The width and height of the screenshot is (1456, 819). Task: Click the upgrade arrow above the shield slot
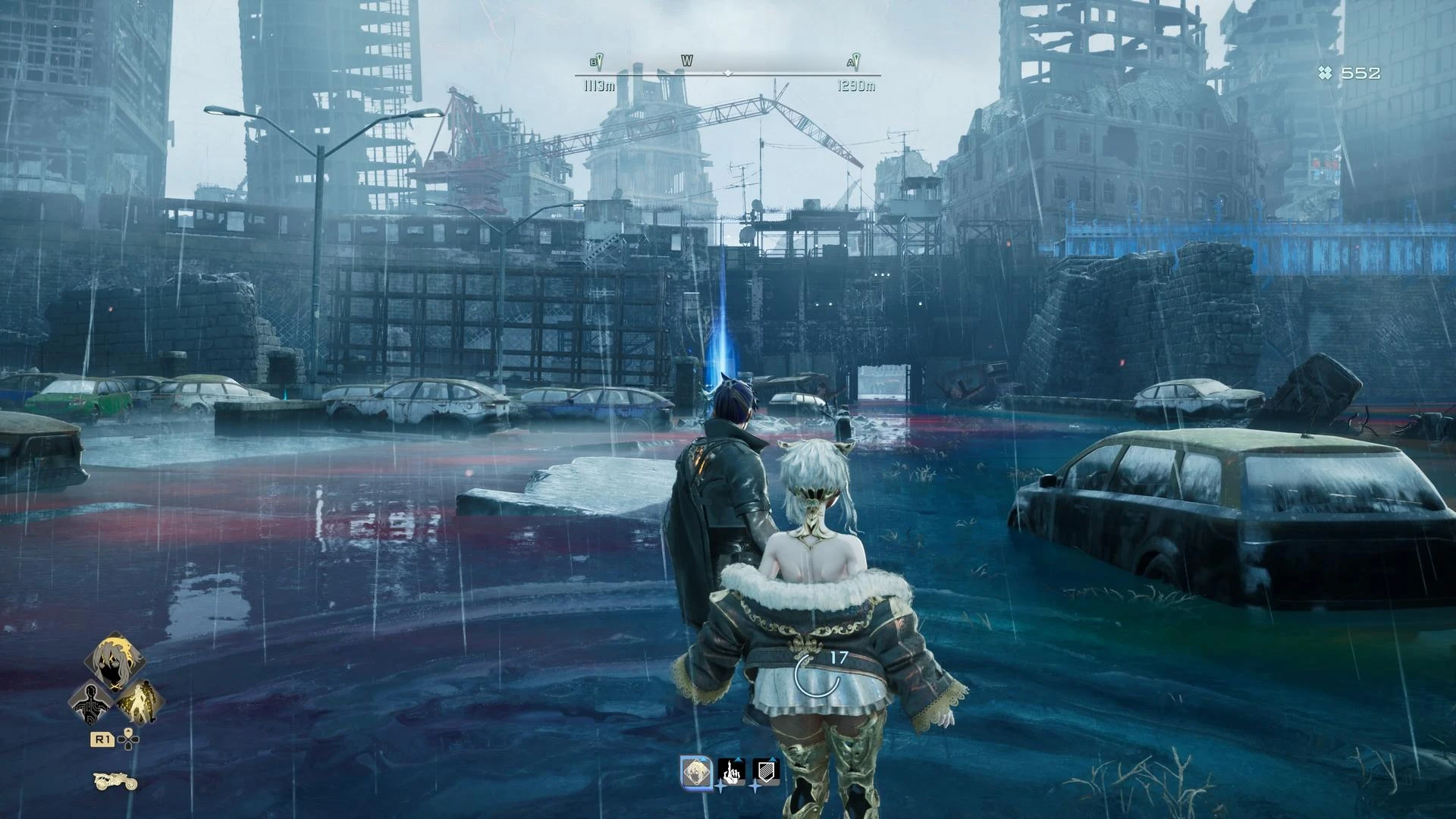(772, 758)
